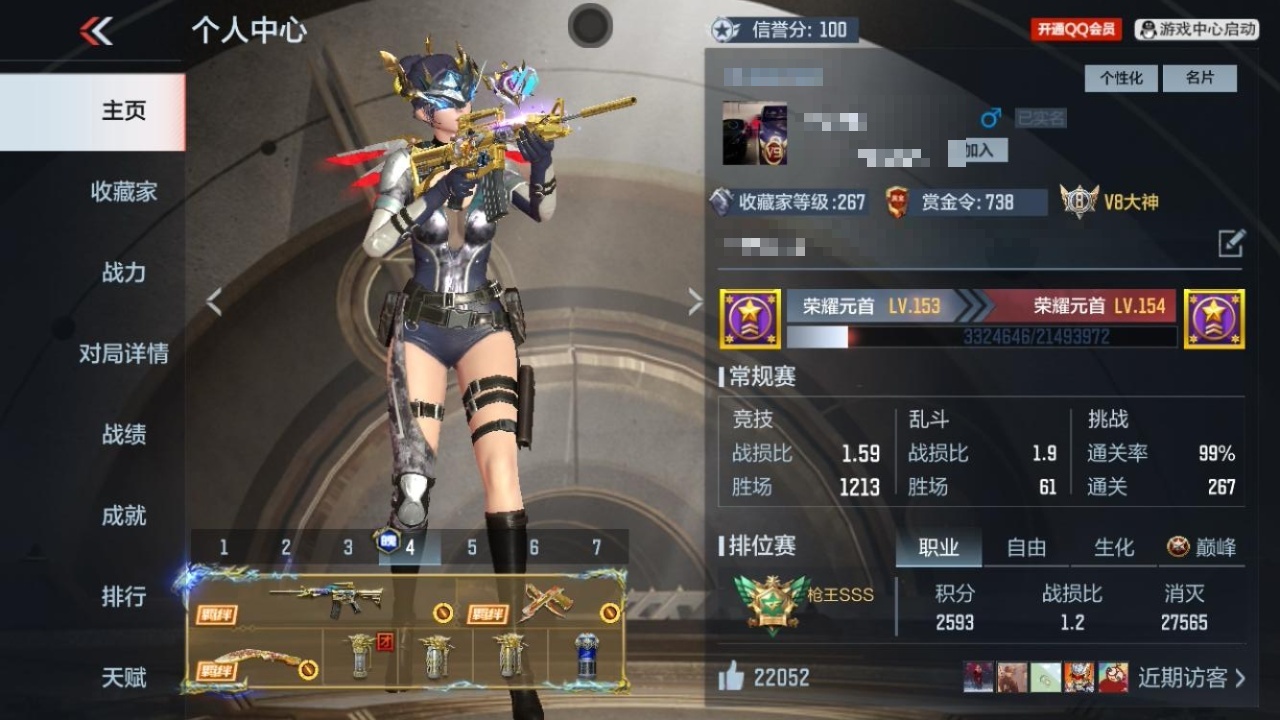Open 对局详情 in the sidebar
Image resolution: width=1280 pixels, height=720 pixels.
tap(123, 353)
